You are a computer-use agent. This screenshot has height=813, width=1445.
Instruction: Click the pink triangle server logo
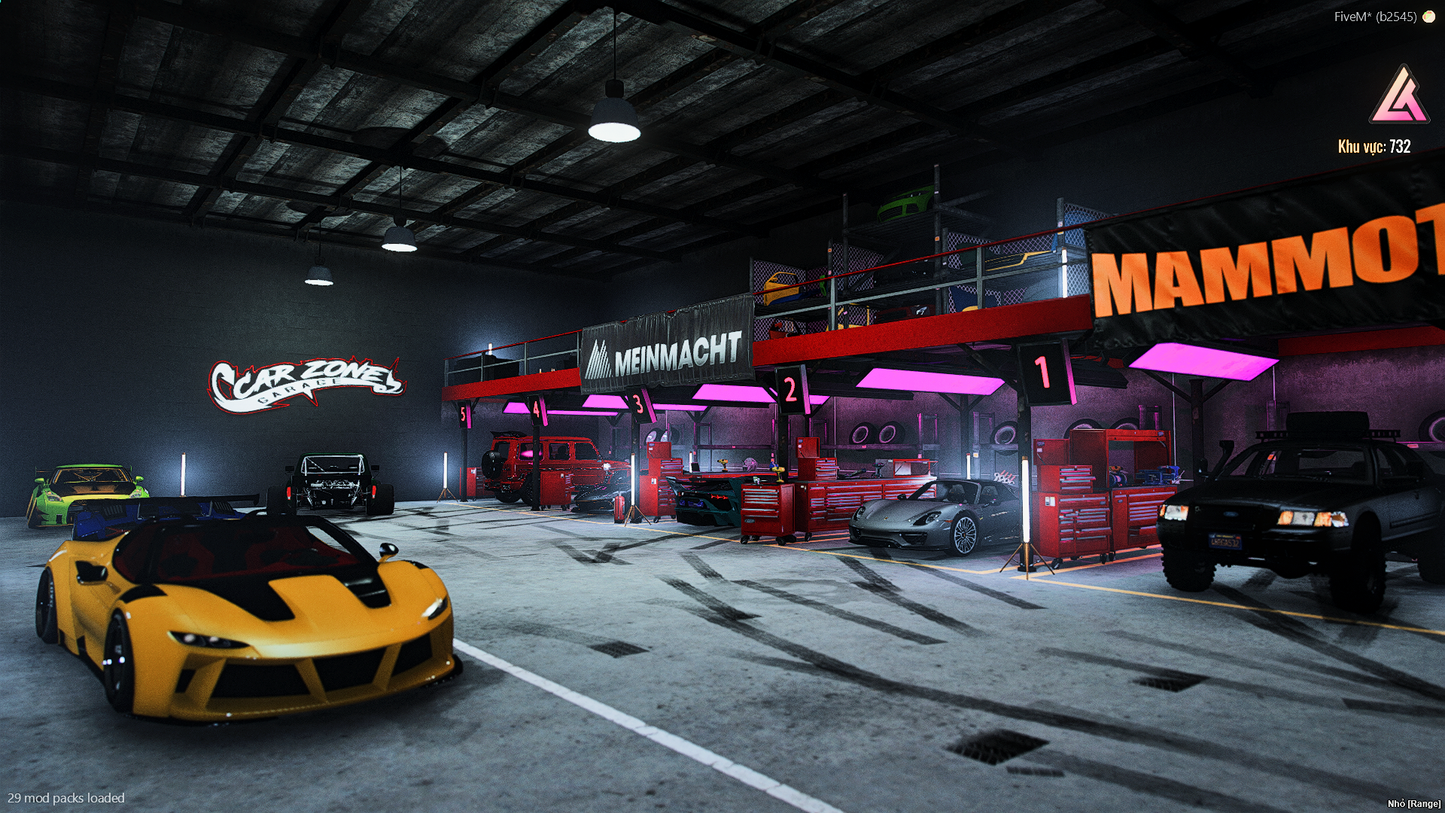[x=1398, y=98]
